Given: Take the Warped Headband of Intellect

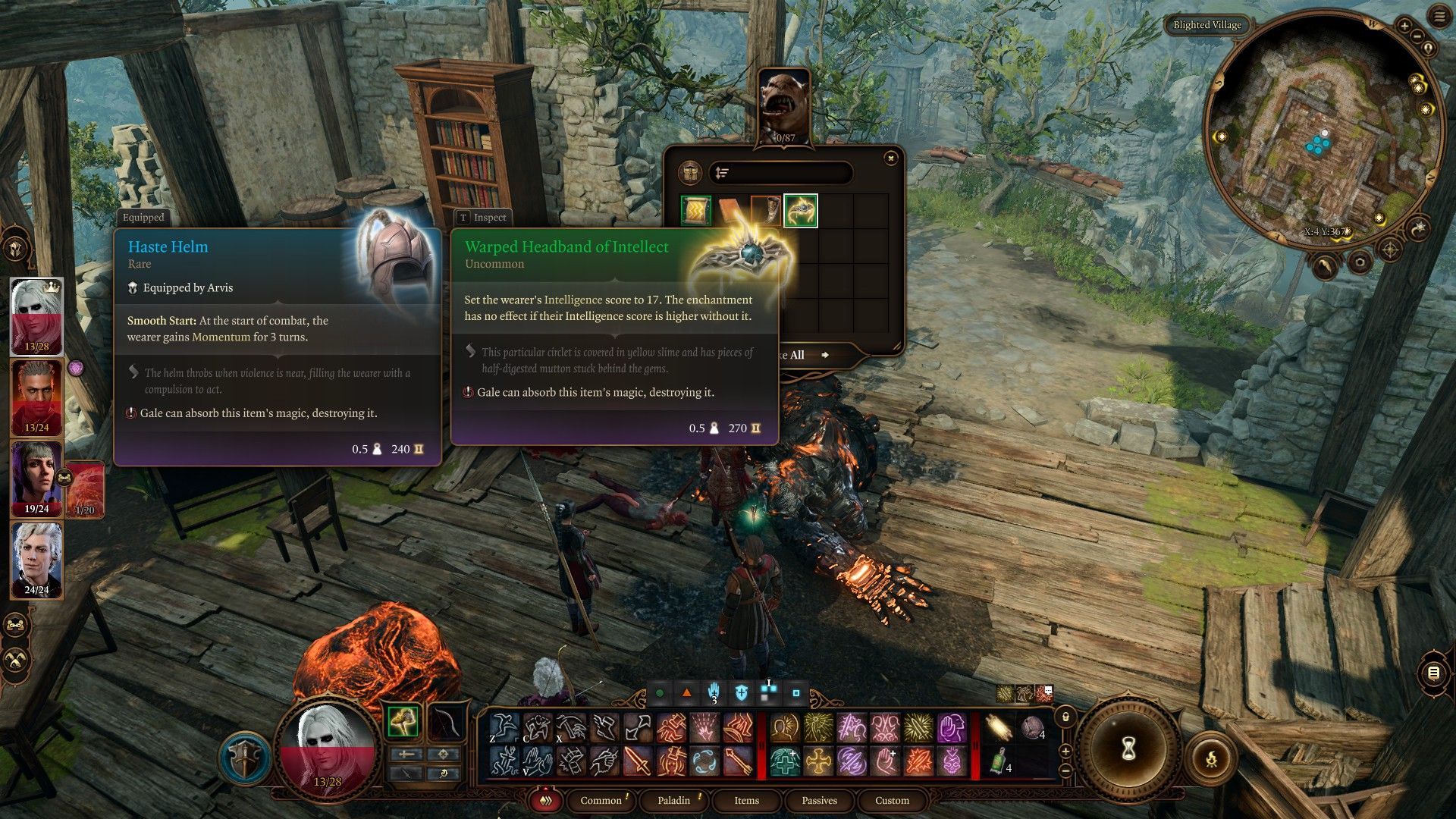Looking at the screenshot, I should pyautogui.click(x=800, y=211).
